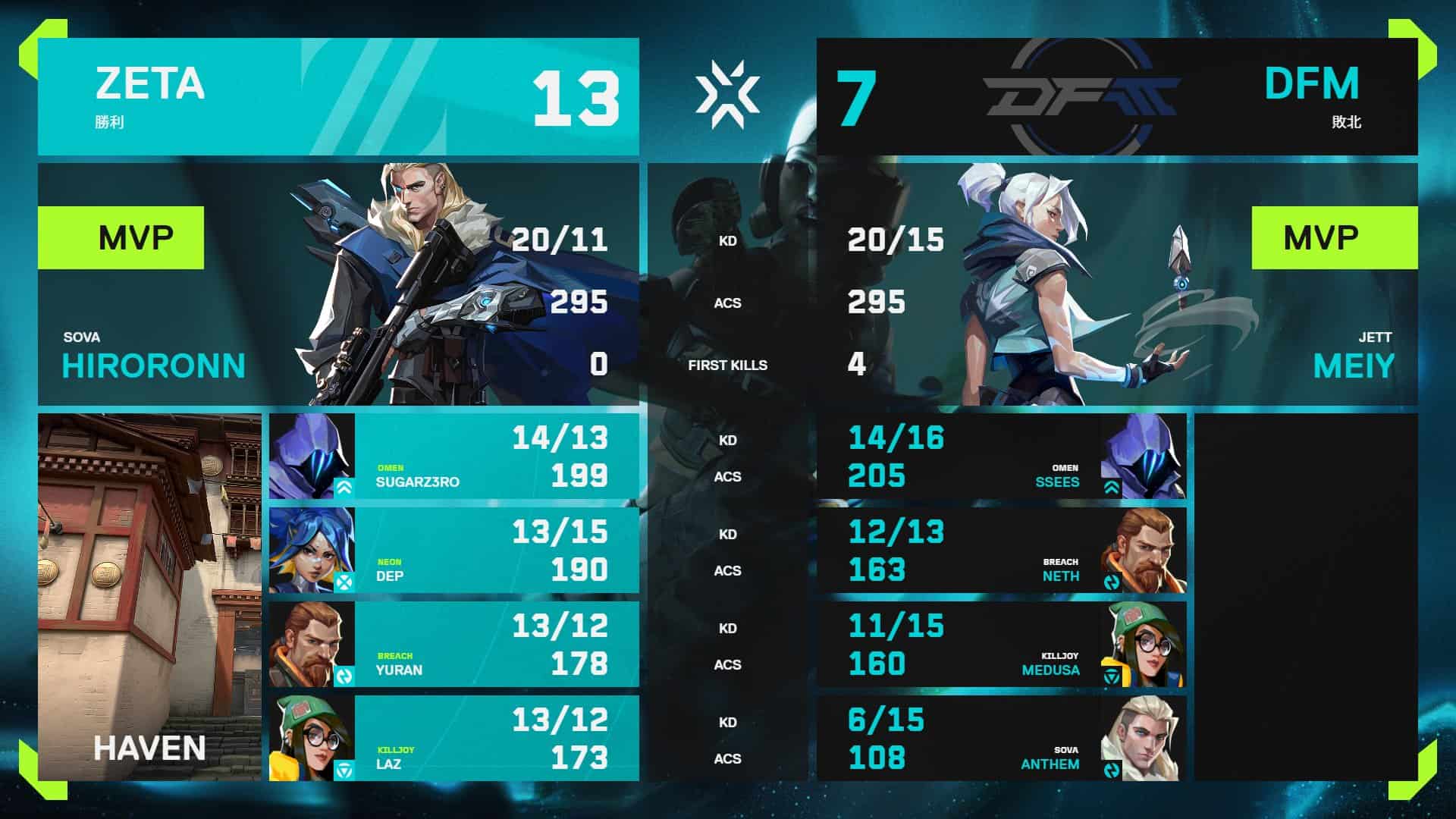Viewport: 1456px width, 819px height.
Task: Click Medusa's Killjoy agent portrait
Action: (x=1144, y=644)
